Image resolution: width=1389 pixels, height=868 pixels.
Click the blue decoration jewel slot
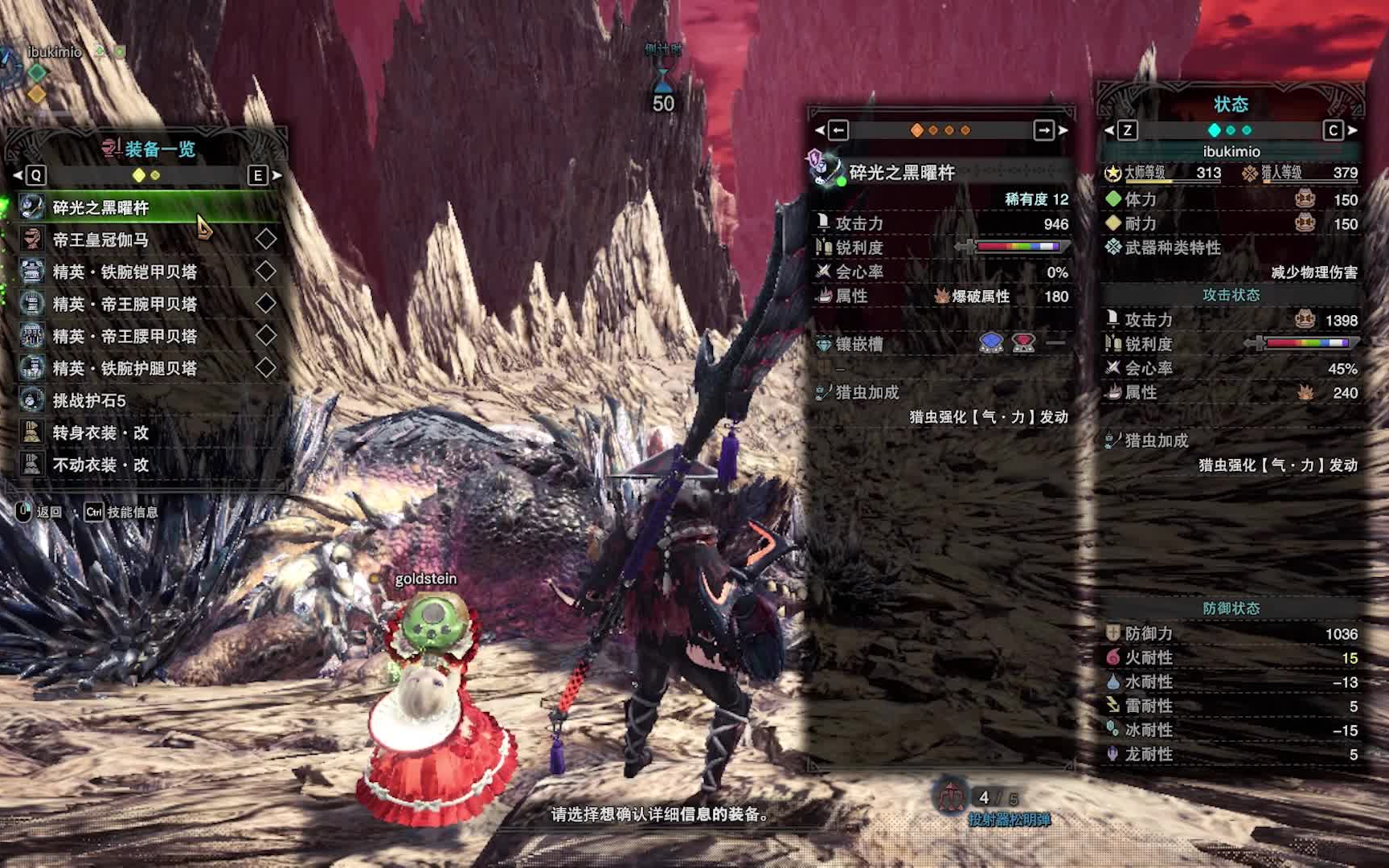991,343
